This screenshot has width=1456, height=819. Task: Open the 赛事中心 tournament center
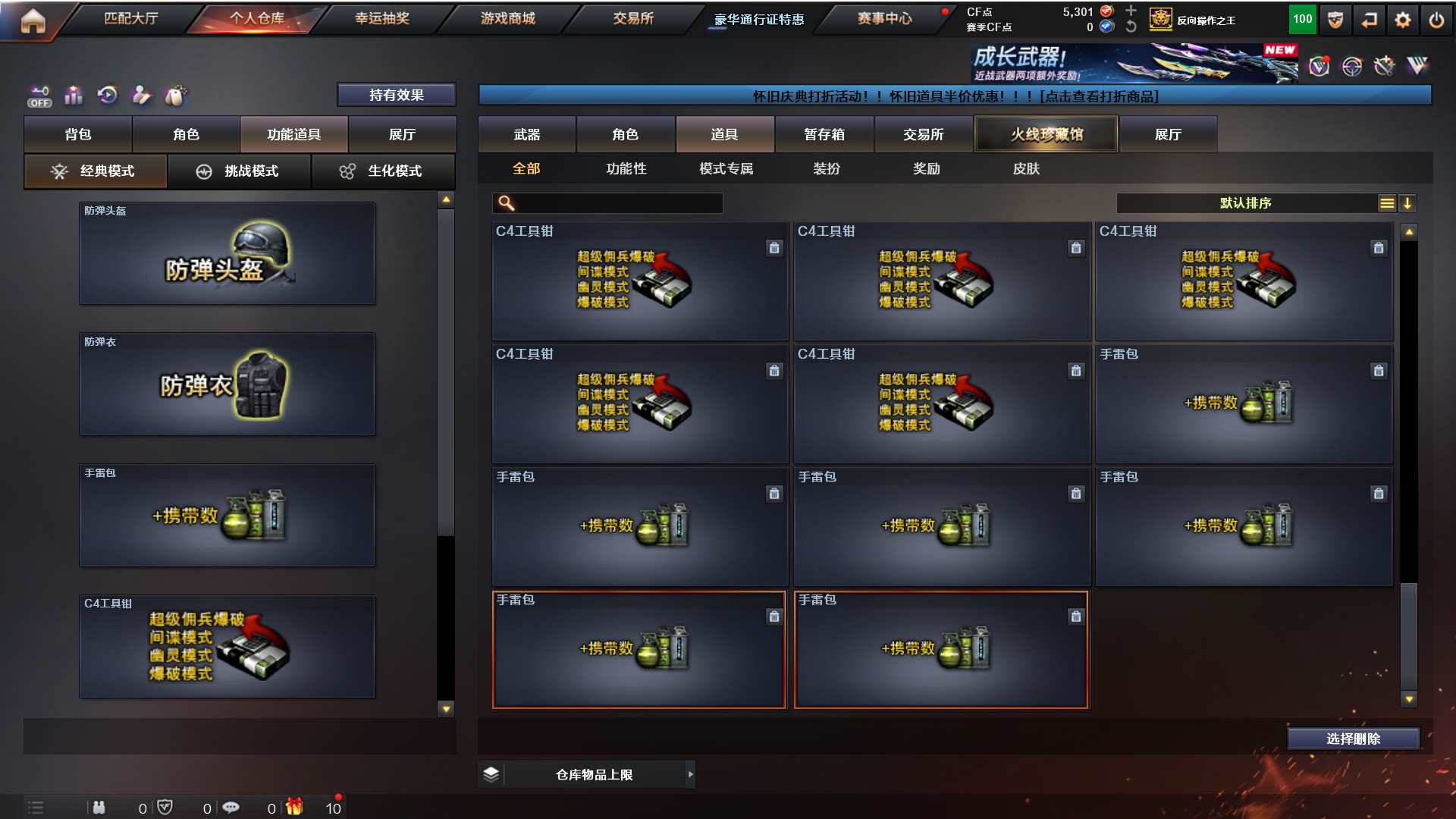(884, 18)
